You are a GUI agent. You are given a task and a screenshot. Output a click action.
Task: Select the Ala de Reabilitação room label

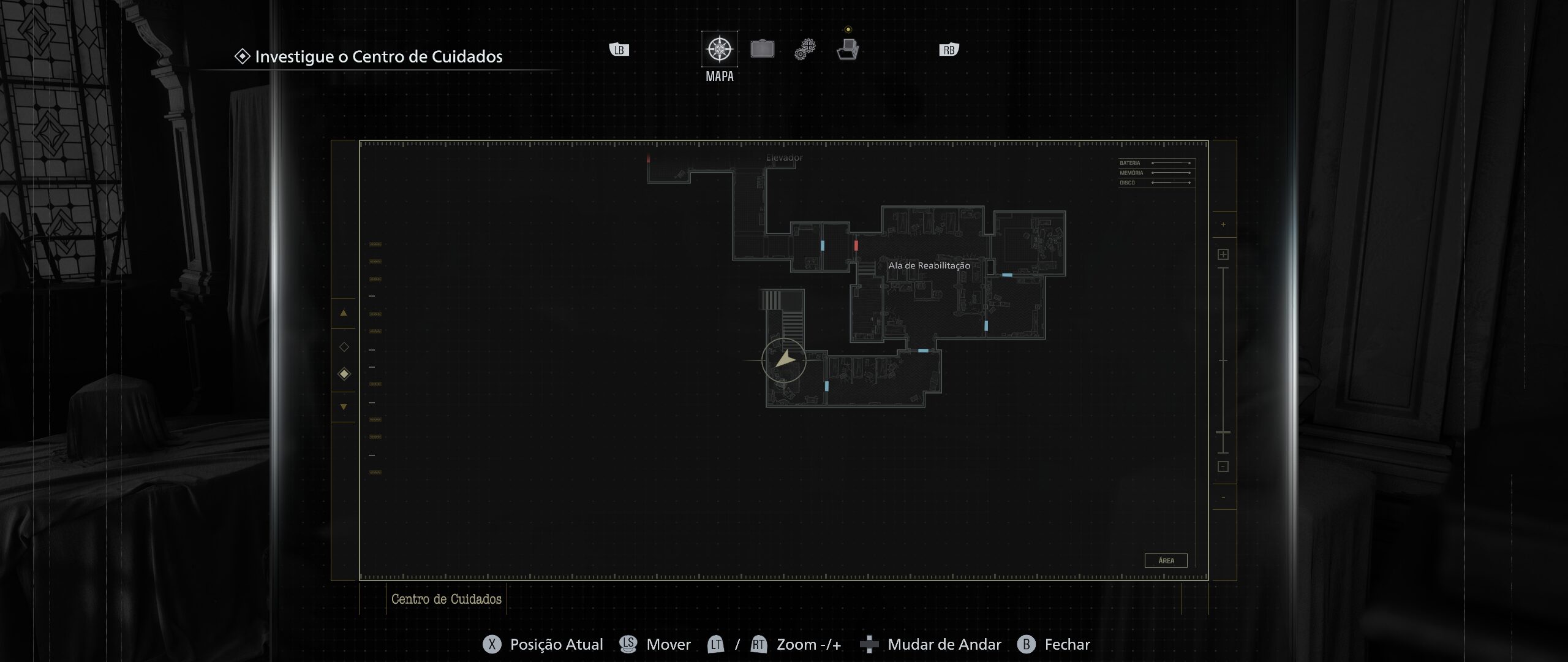tap(929, 265)
